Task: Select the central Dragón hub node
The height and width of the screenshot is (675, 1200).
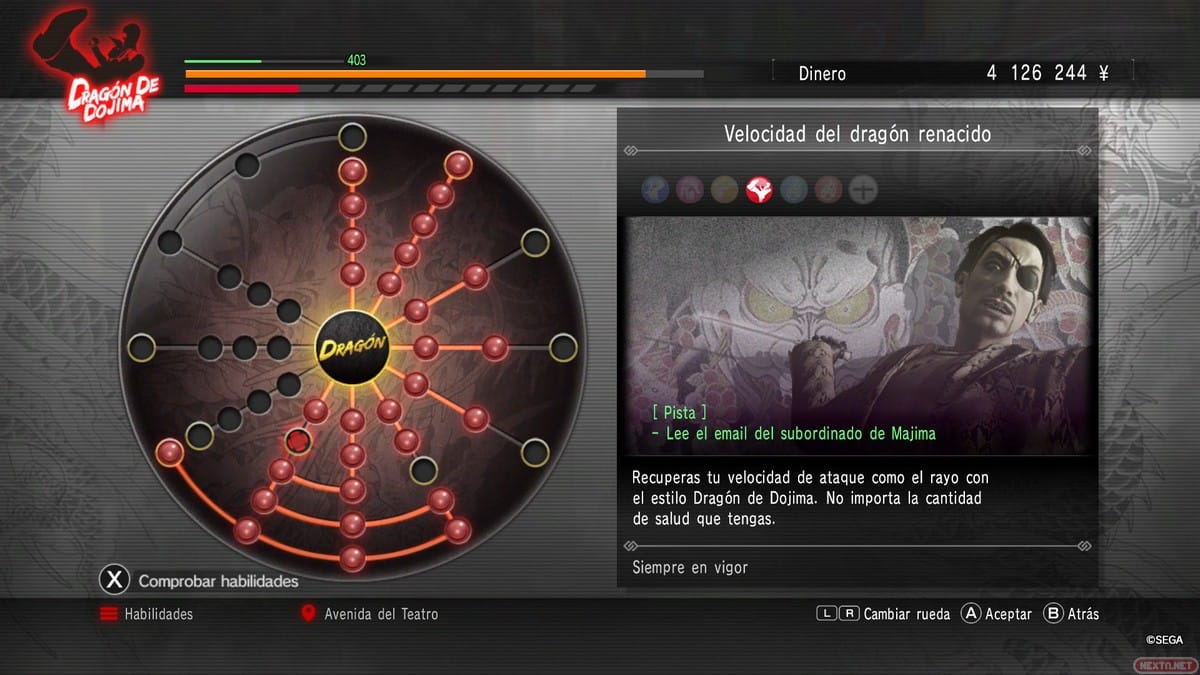Action: (352, 348)
